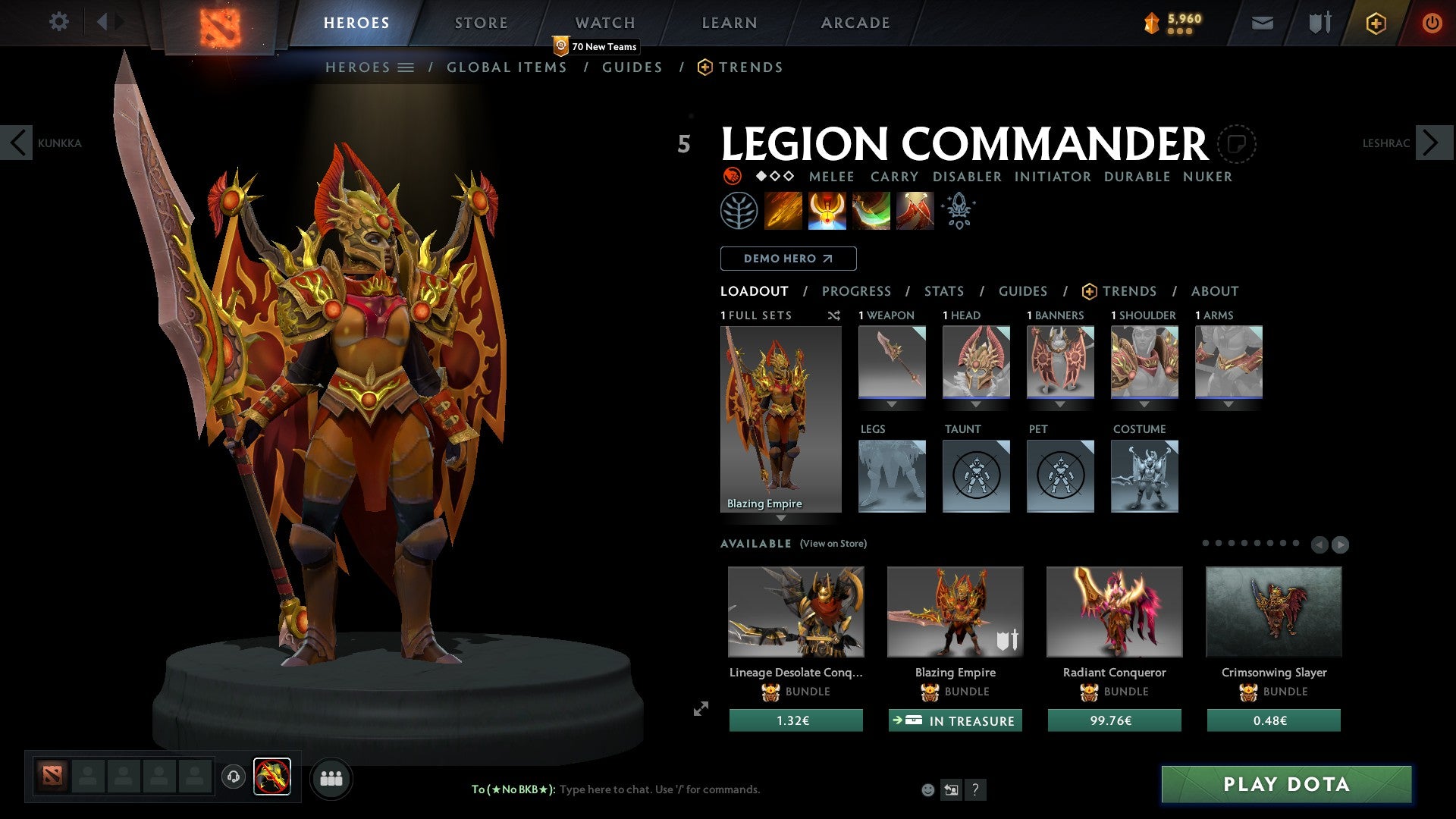Open the View on Store link
Image resolution: width=1456 pixels, height=819 pixels.
[x=833, y=544]
